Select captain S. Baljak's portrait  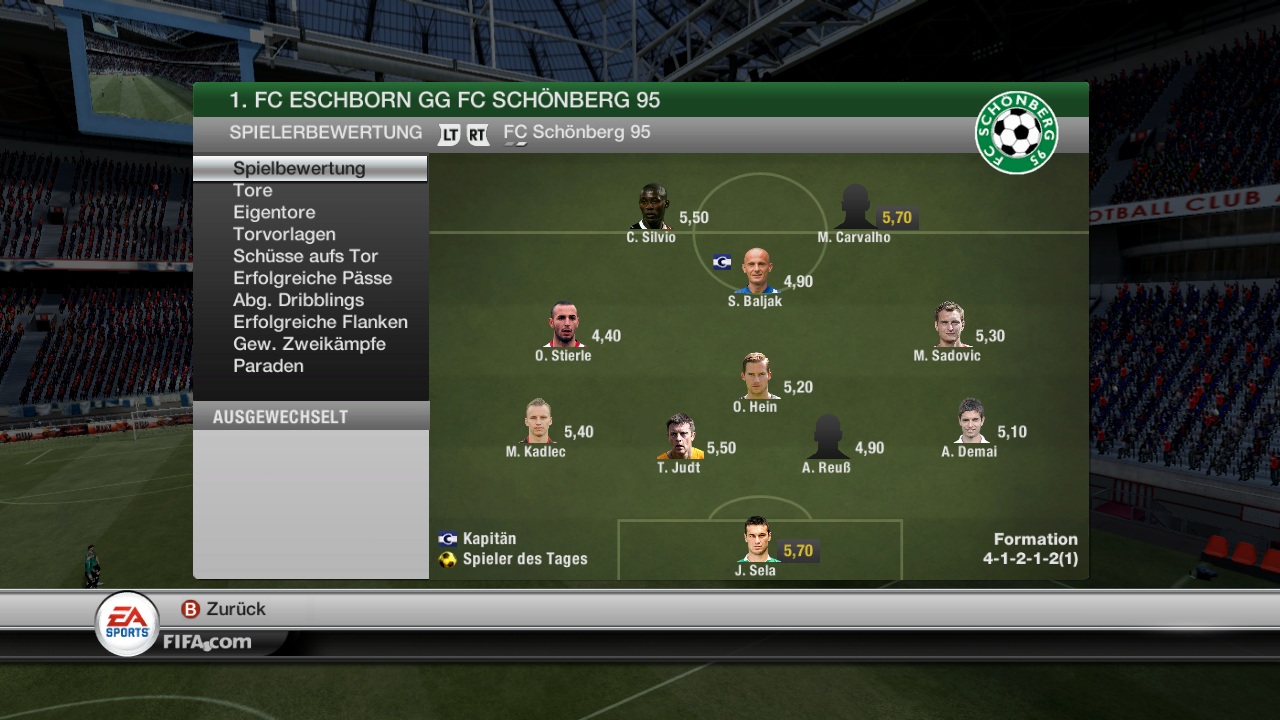coord(756,272)
